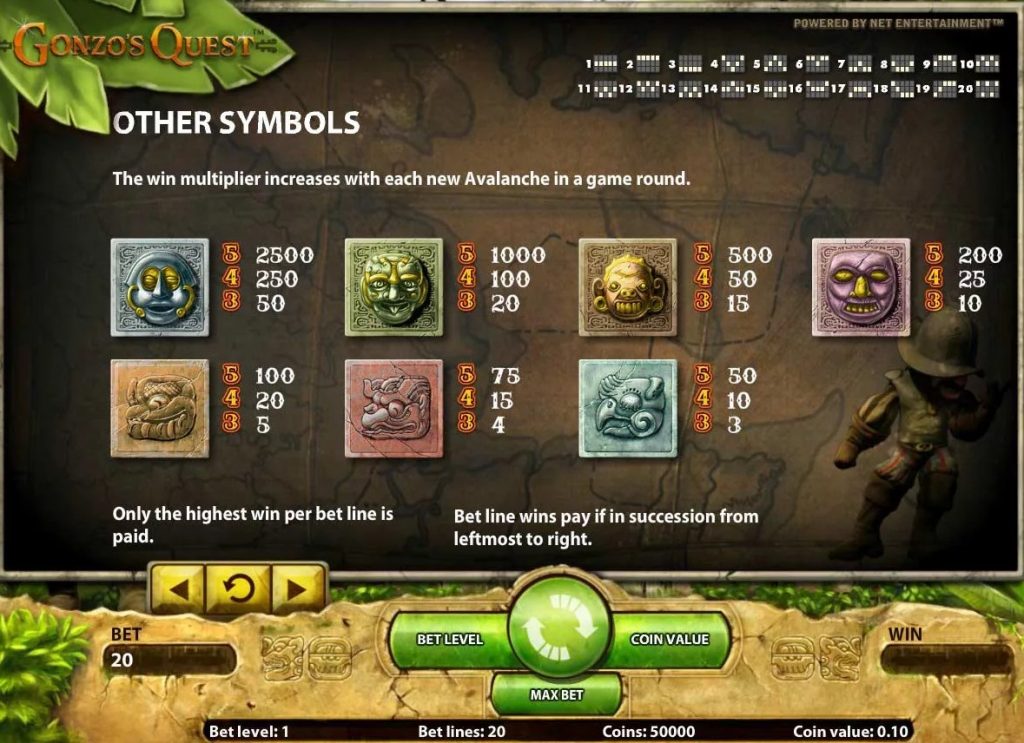Go to the previous paytable page

(x=178, y=589)
